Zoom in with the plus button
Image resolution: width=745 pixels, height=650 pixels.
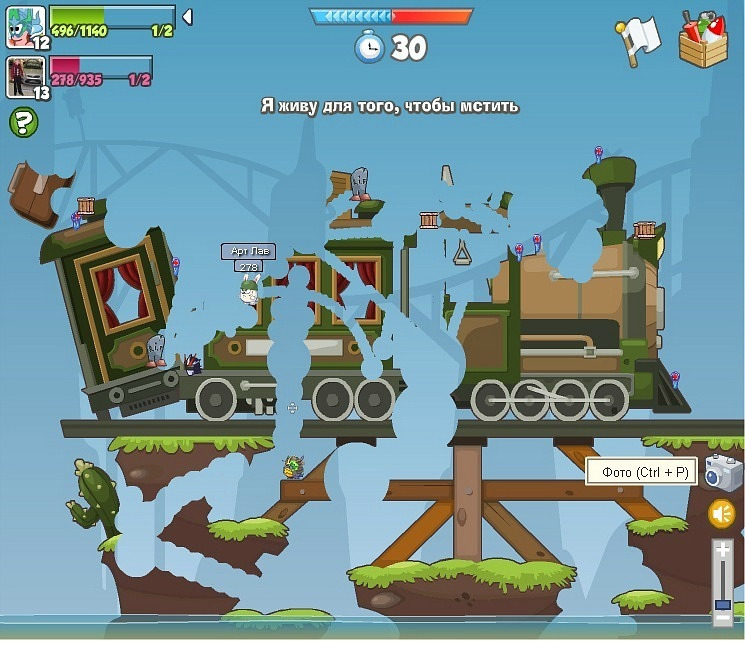click(x=722, y=549)
